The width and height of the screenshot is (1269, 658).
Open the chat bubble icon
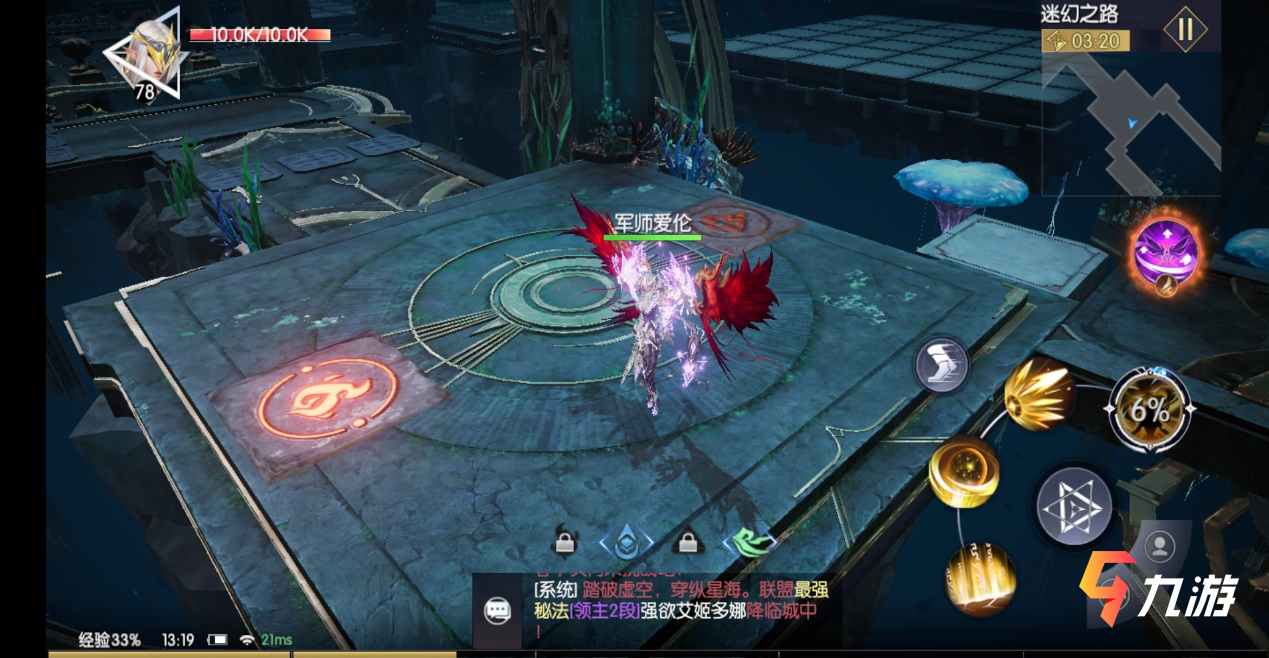(497, 611)
